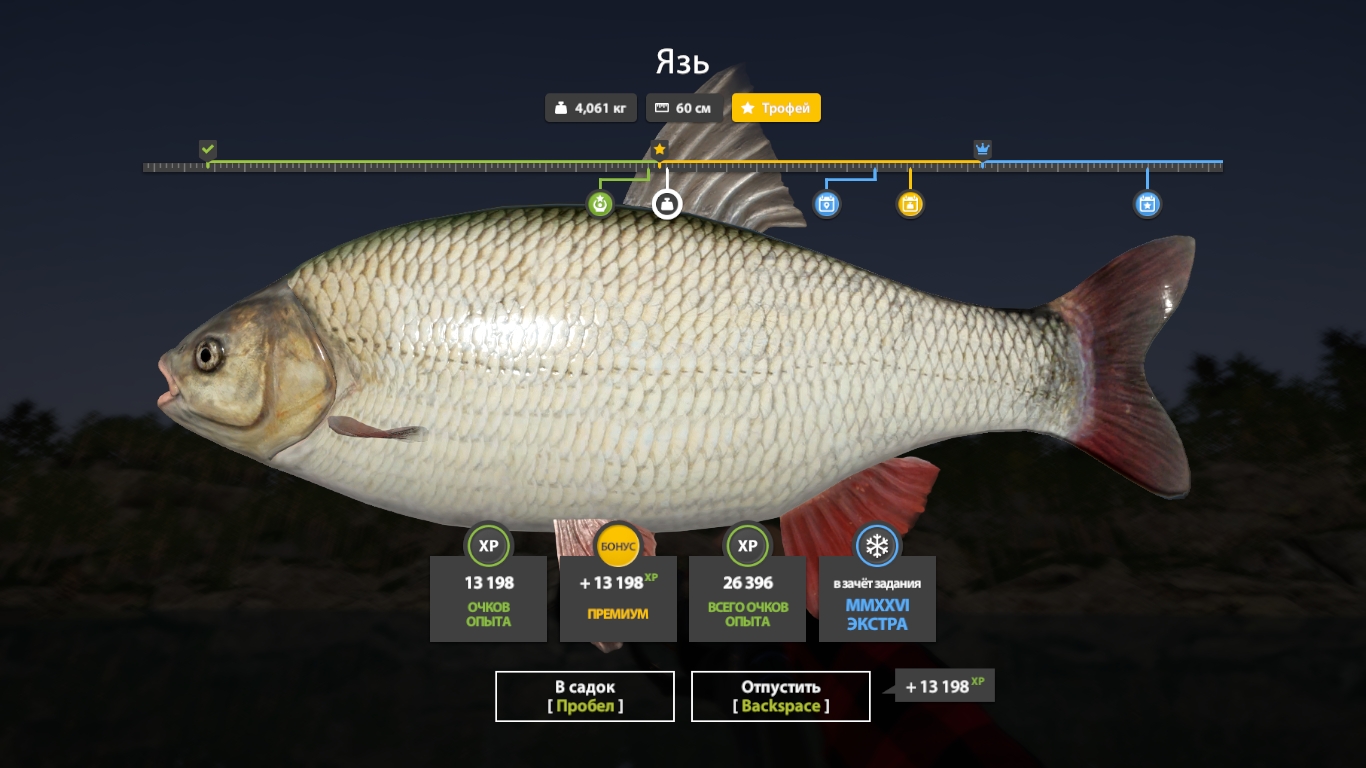Viewport: 1366px width, 768px height.
Task: Release the fish with Отпустить button
Action: click(x=781, y=696)
